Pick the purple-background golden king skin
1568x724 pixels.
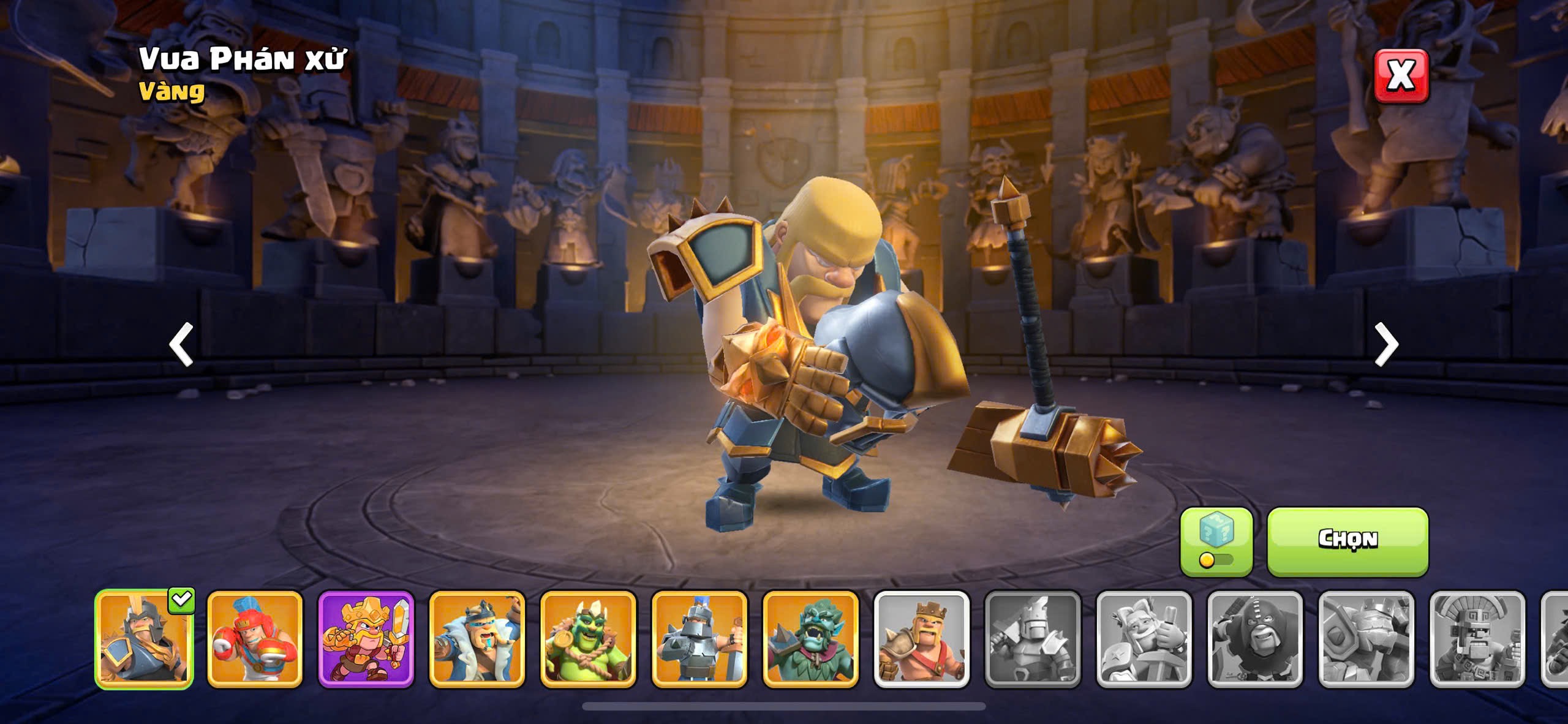tap(366, 639)
